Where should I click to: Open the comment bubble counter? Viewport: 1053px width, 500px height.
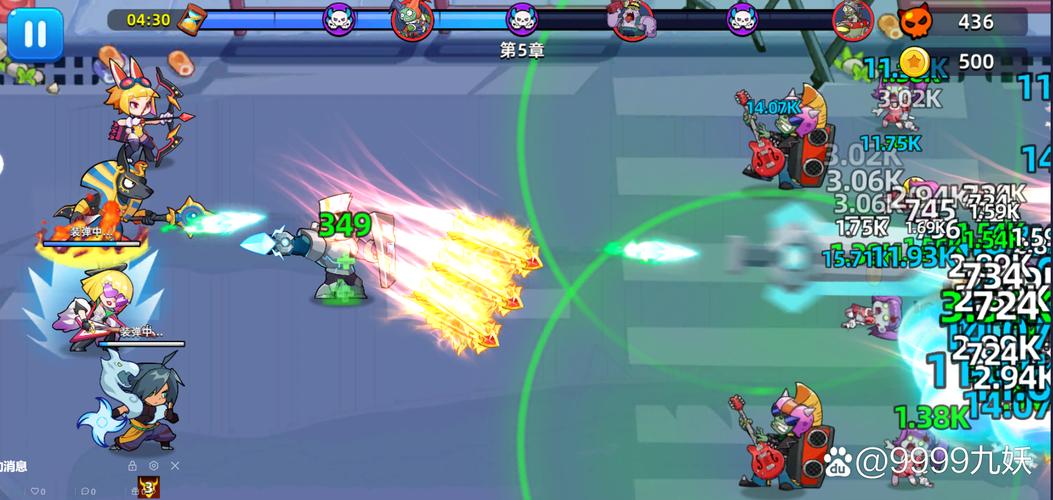[87, 491]
